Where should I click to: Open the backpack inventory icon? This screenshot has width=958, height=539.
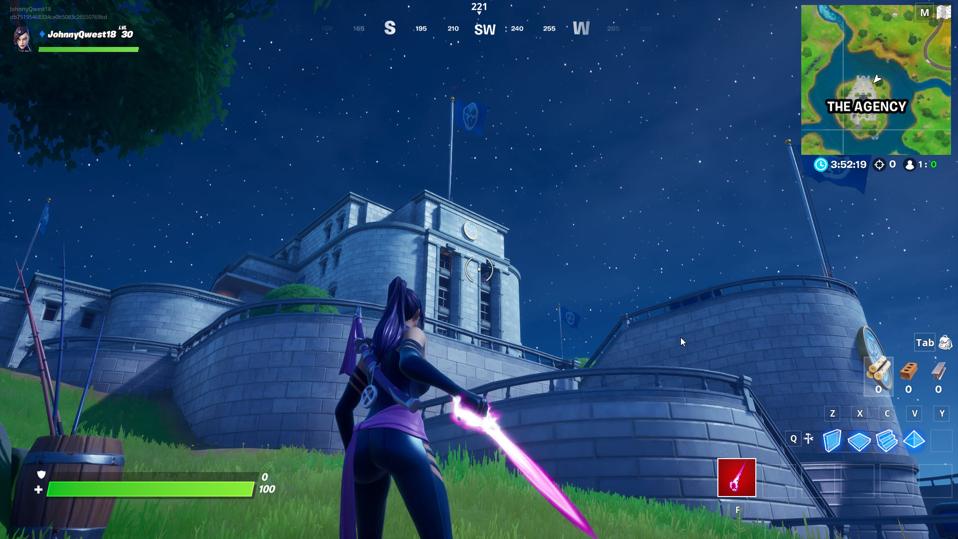tap(945, 343)
